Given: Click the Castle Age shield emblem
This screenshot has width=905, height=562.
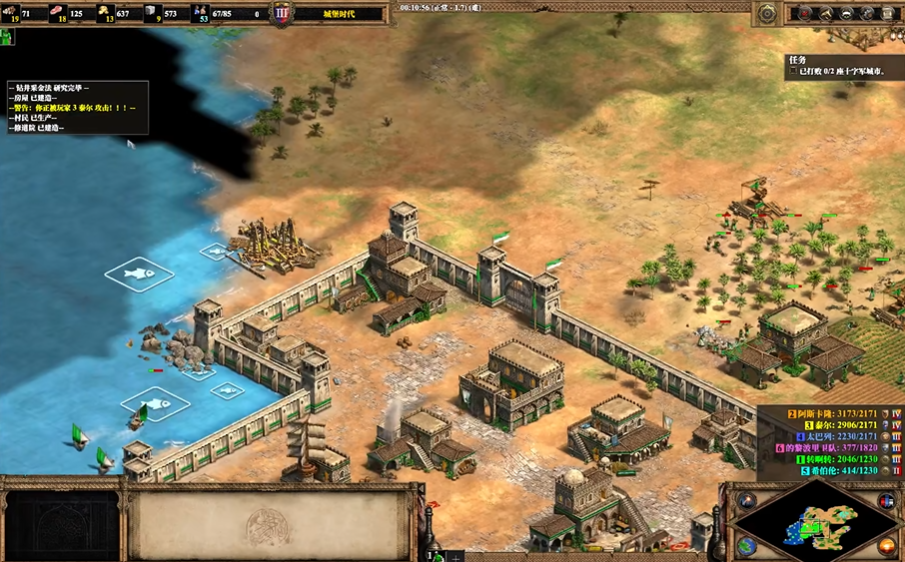Looking at the screenshot, I should pyautogui.click(x=282, y=14).
